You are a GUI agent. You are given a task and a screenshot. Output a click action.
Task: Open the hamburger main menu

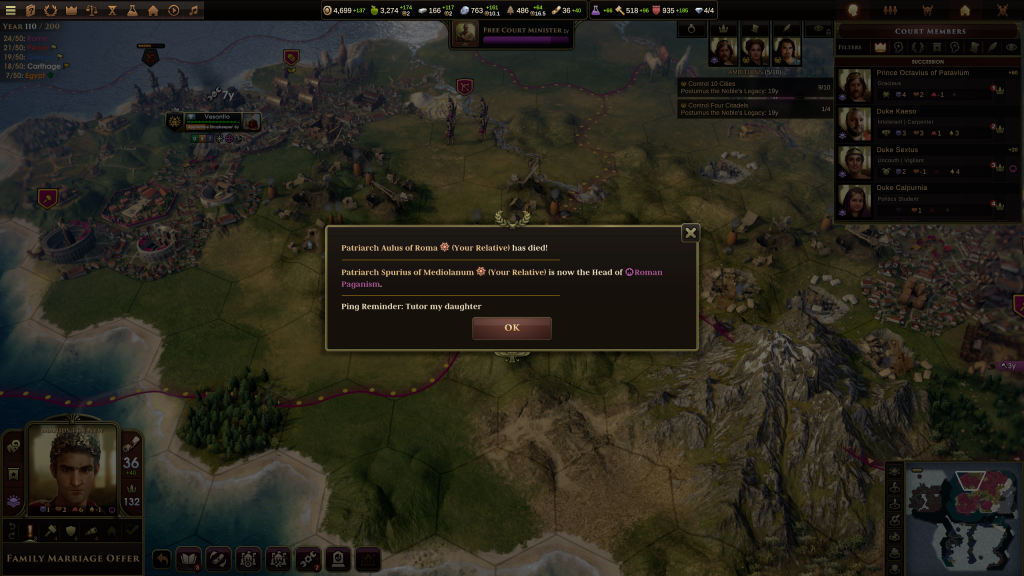click(x=10, y=10)
